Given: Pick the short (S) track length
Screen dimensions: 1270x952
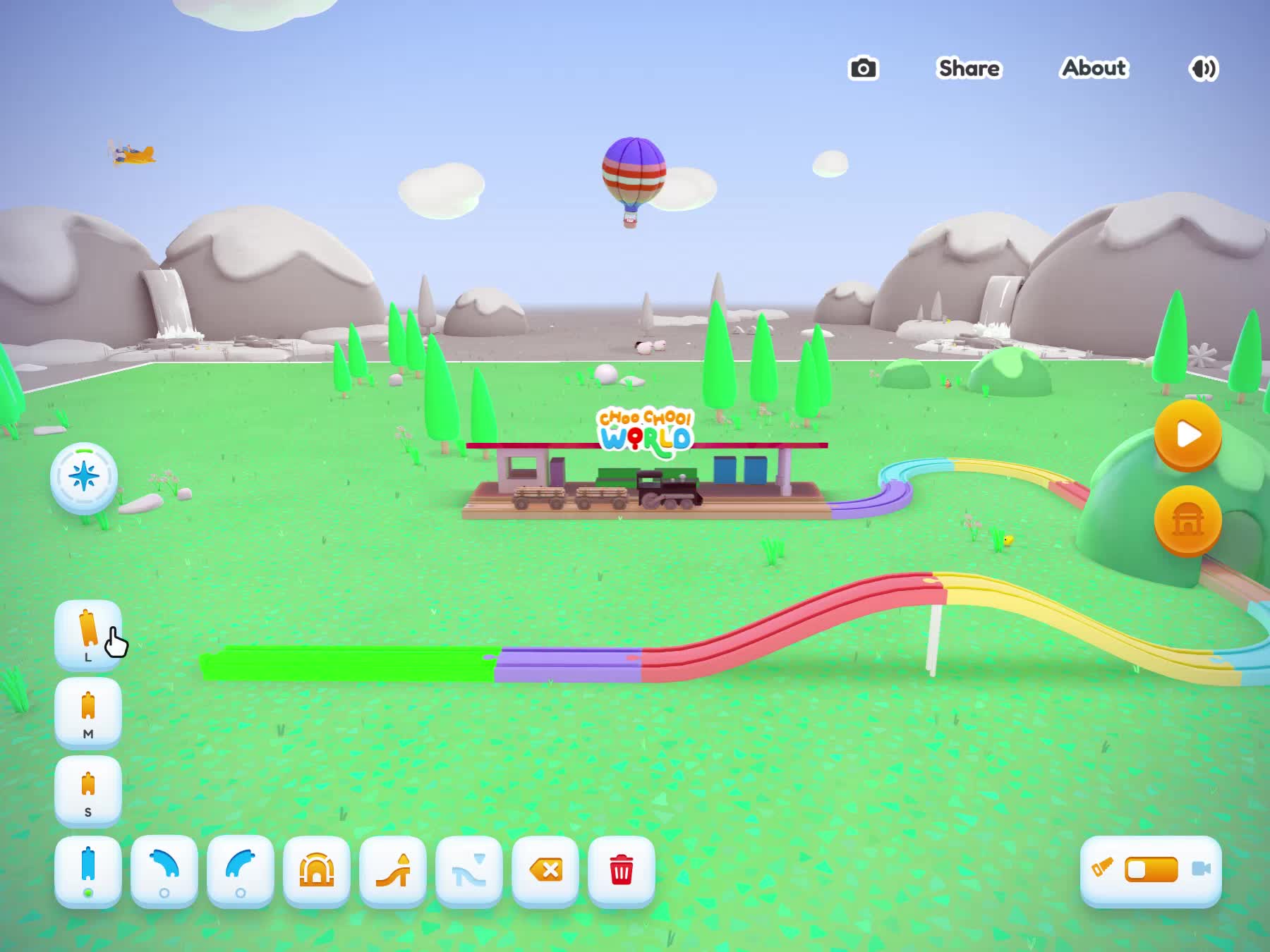Looking at the screenshot, I should tap(88, 791).
